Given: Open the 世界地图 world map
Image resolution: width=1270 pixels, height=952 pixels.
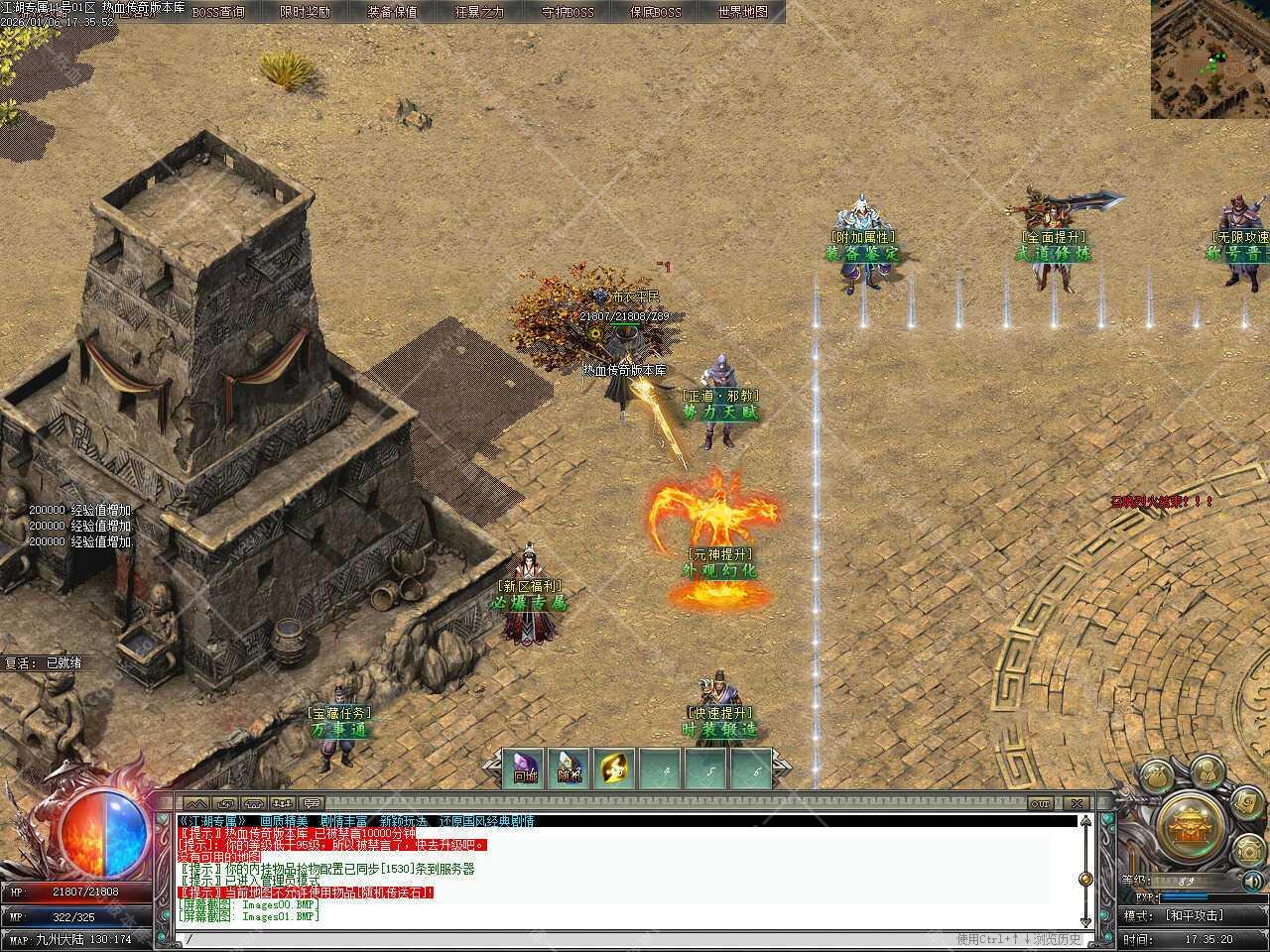Looking at the screenshot, I should (x=742, y=12).
